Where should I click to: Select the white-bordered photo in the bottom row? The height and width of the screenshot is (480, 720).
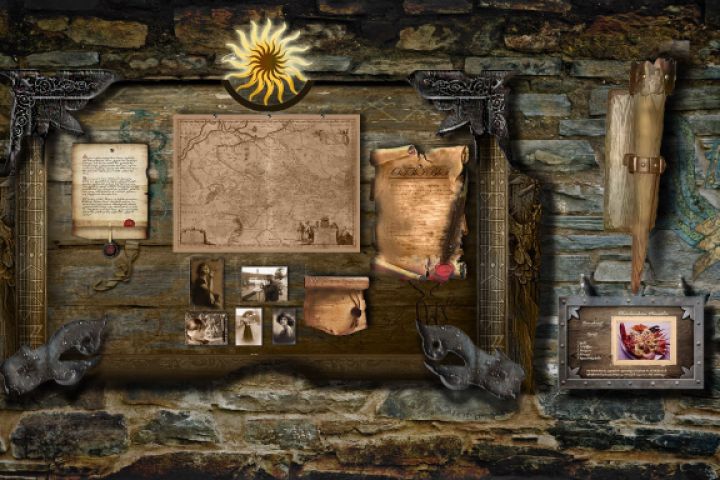pos(248,326)
